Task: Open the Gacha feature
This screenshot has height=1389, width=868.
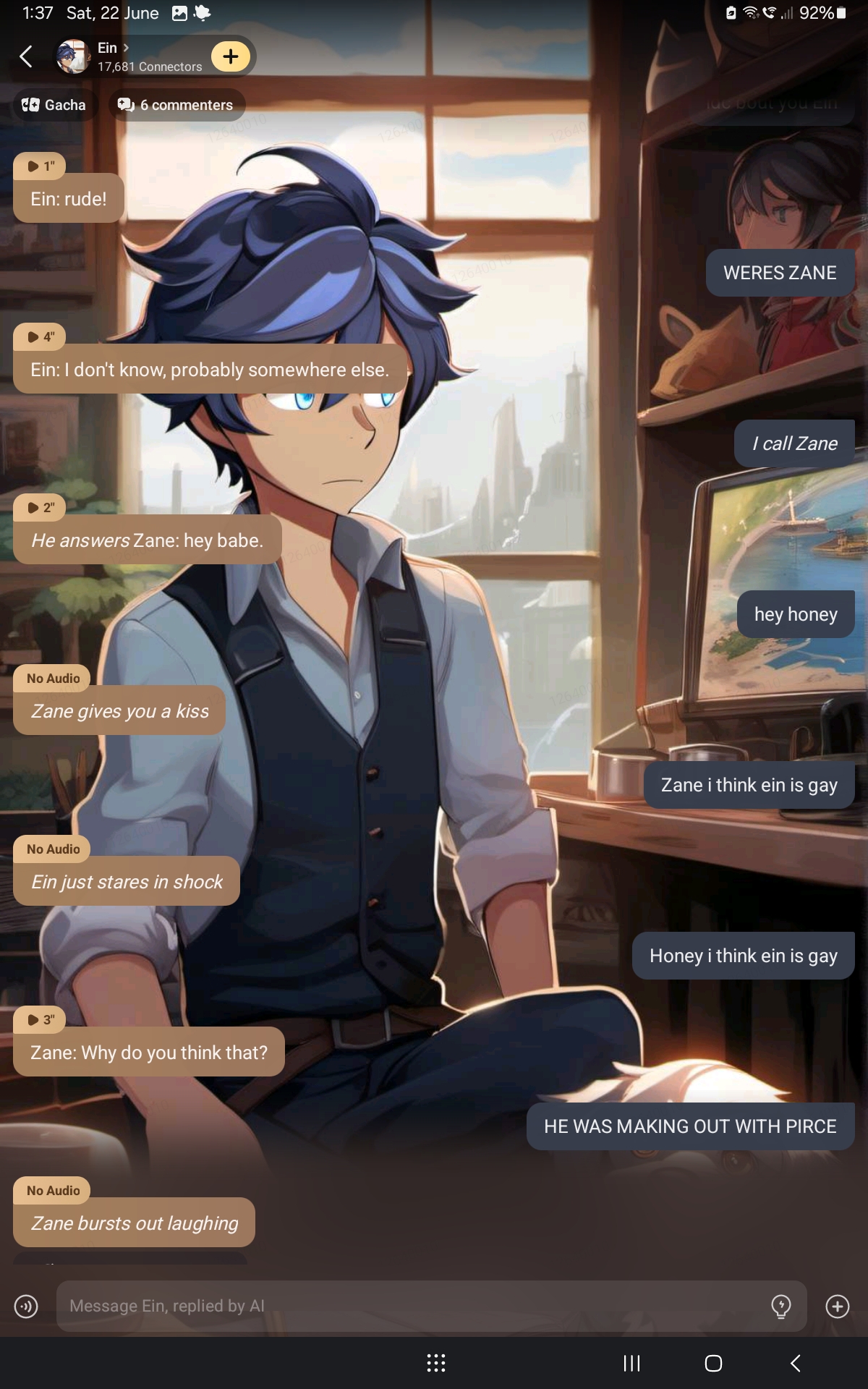Action: [54, 105]
